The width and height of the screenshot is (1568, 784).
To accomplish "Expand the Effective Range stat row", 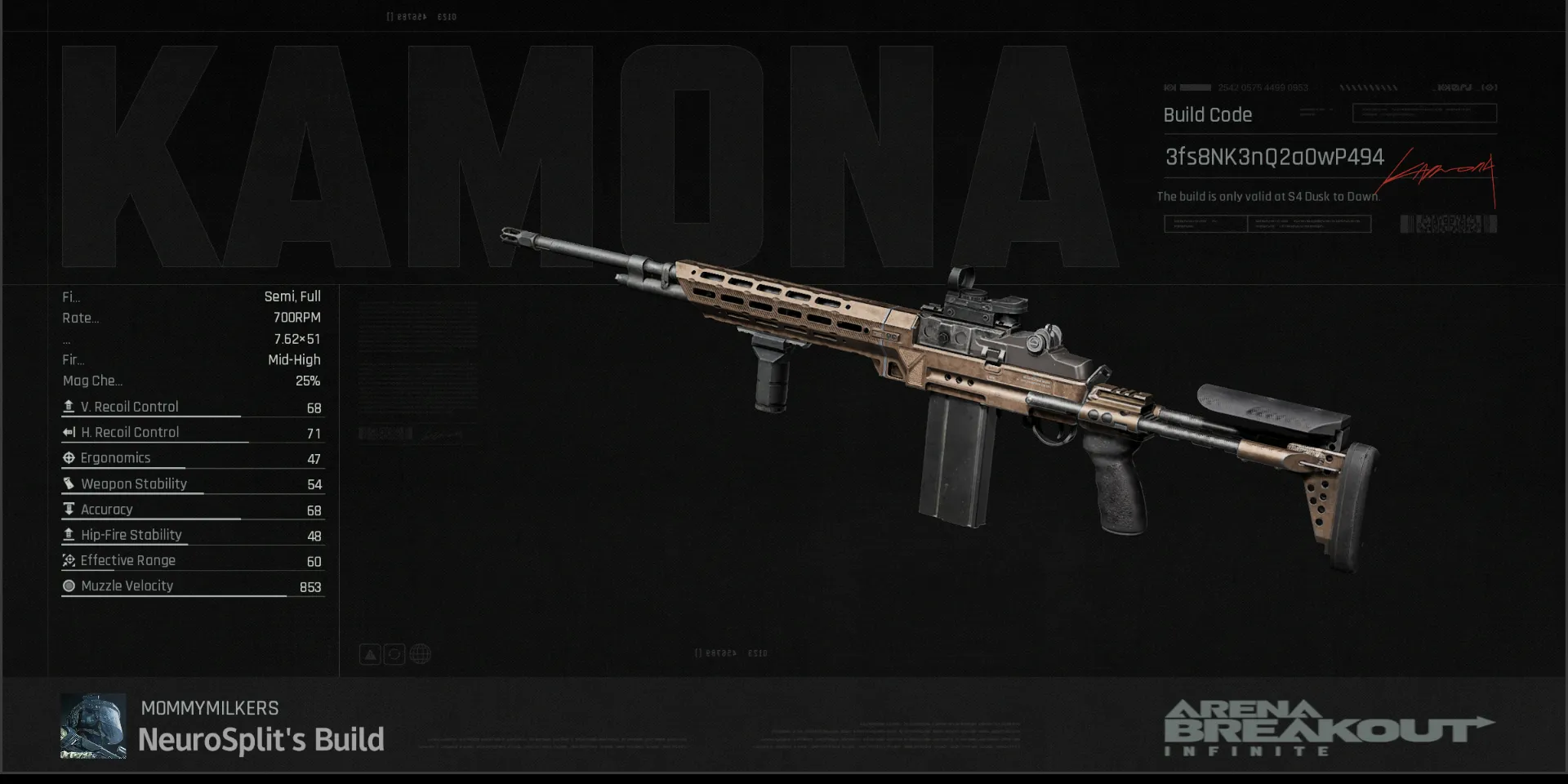I will [192, 560].
